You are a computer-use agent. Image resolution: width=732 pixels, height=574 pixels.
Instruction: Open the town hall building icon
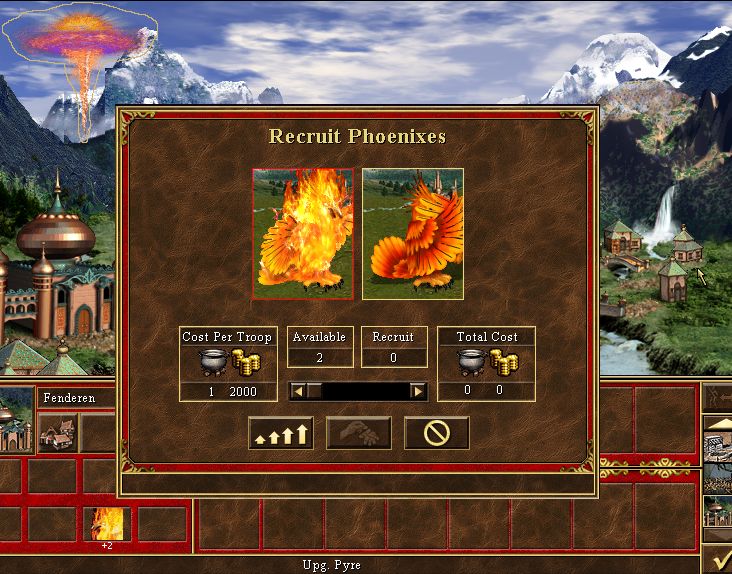[x=57, y=433]
